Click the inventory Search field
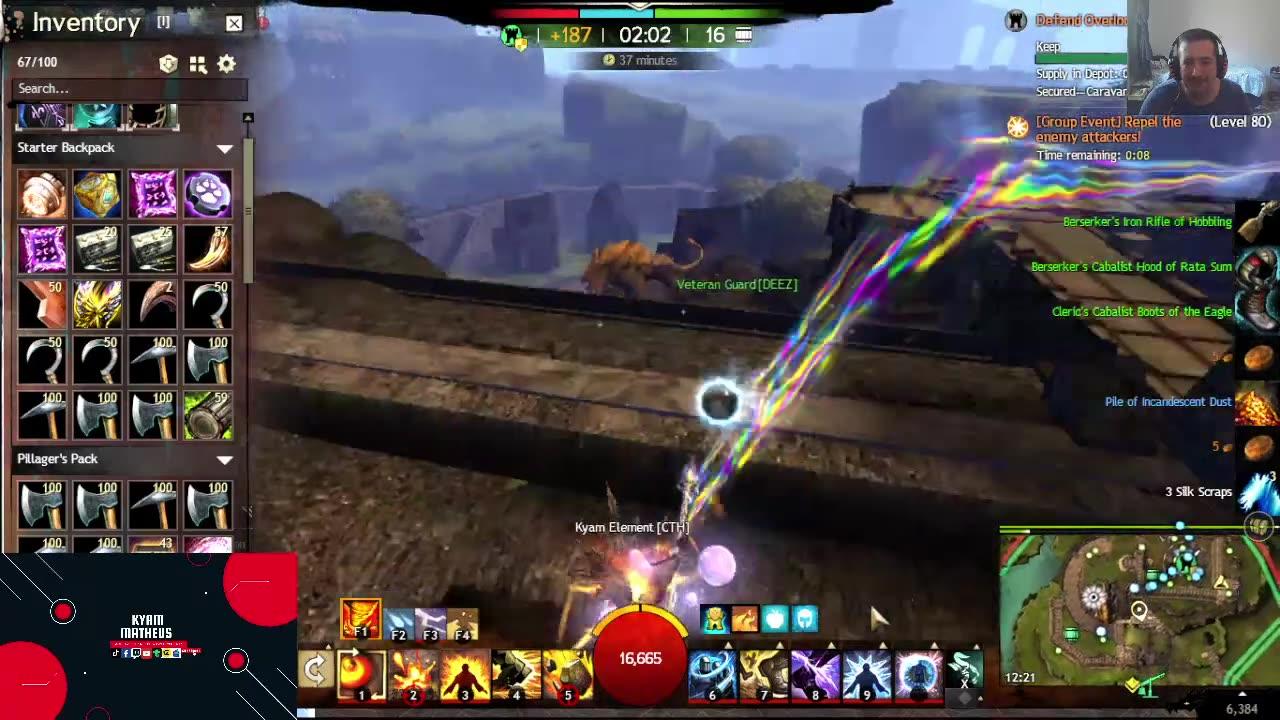1280x720 pixels. pos(128,89)
